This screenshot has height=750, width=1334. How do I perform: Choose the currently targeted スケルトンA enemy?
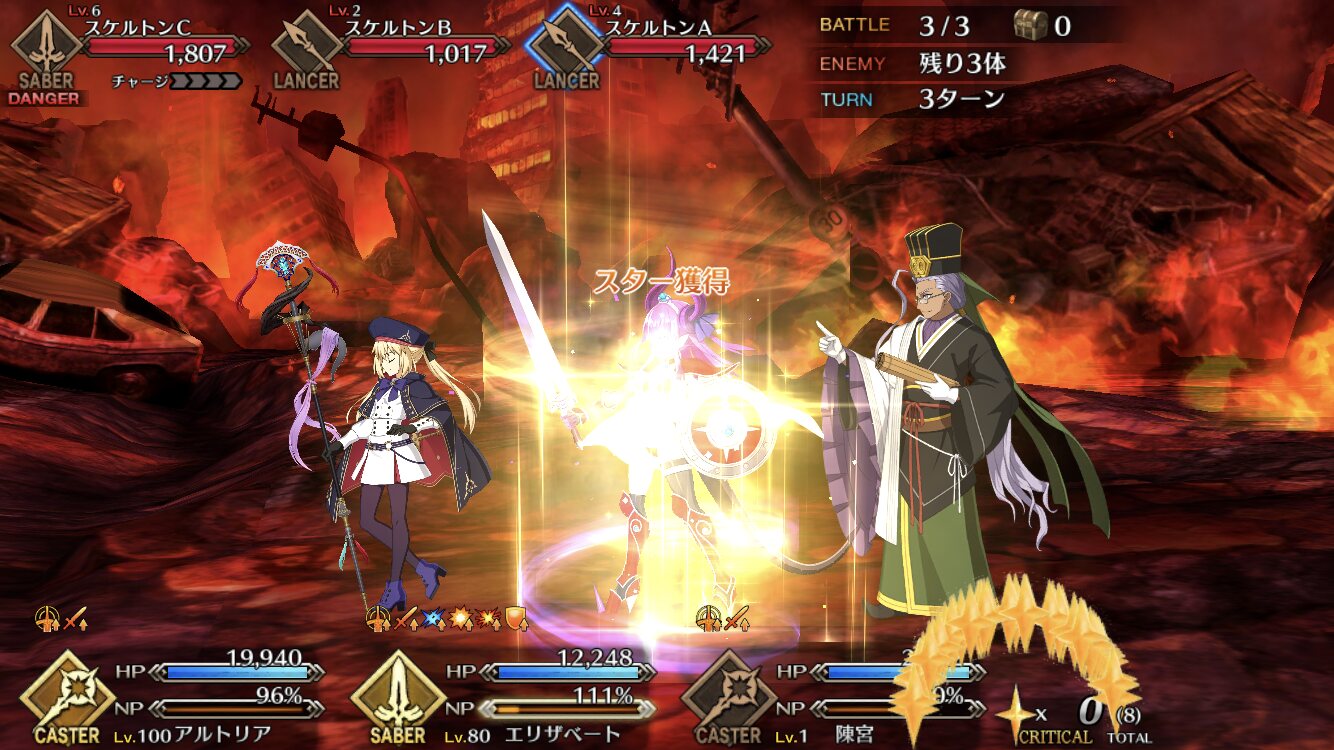566,47
